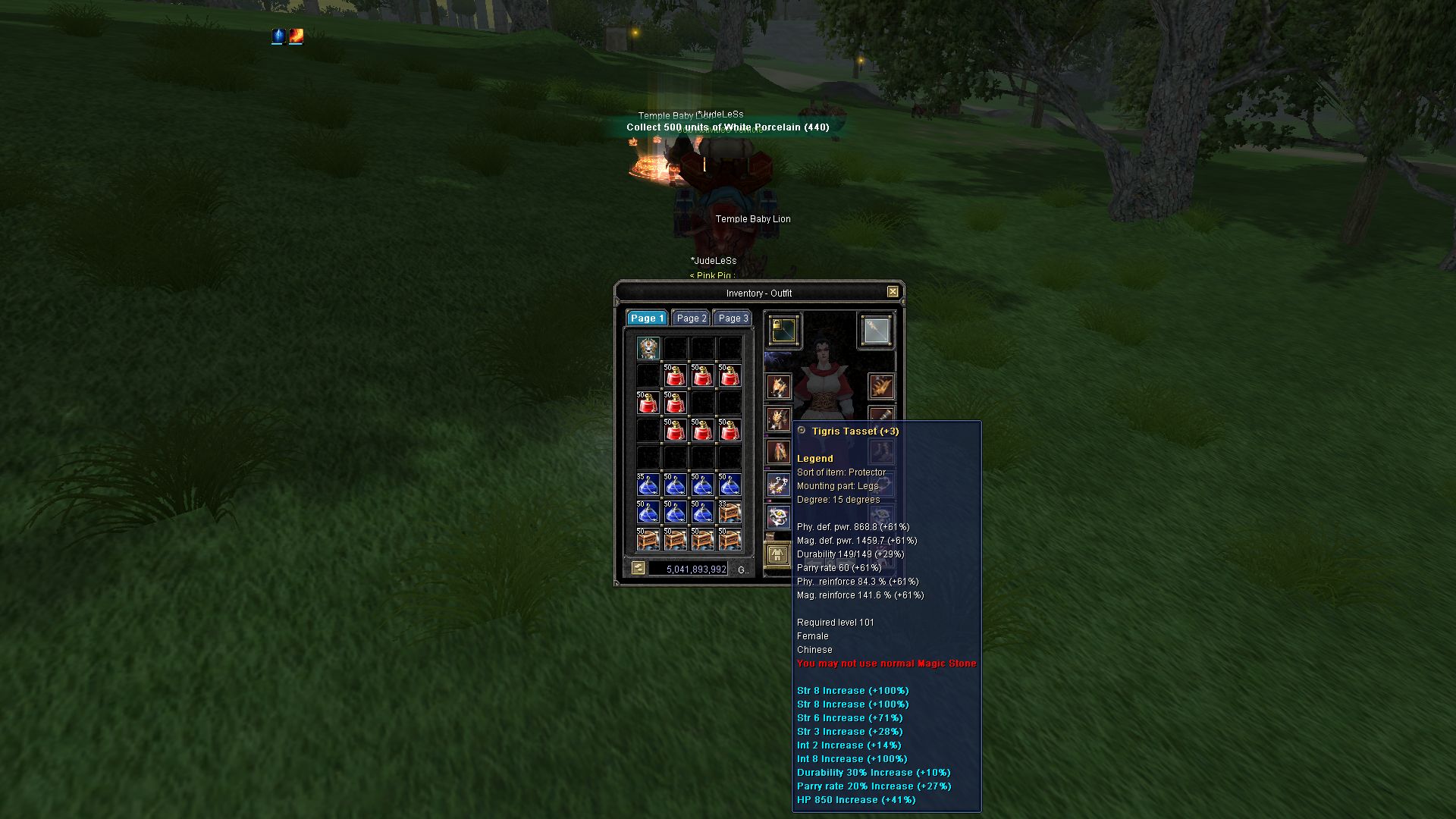Open inventory Page 3 tab
Image resolution: width=1456 pixels, height=819 pixels.
click(x=733, y=318)
